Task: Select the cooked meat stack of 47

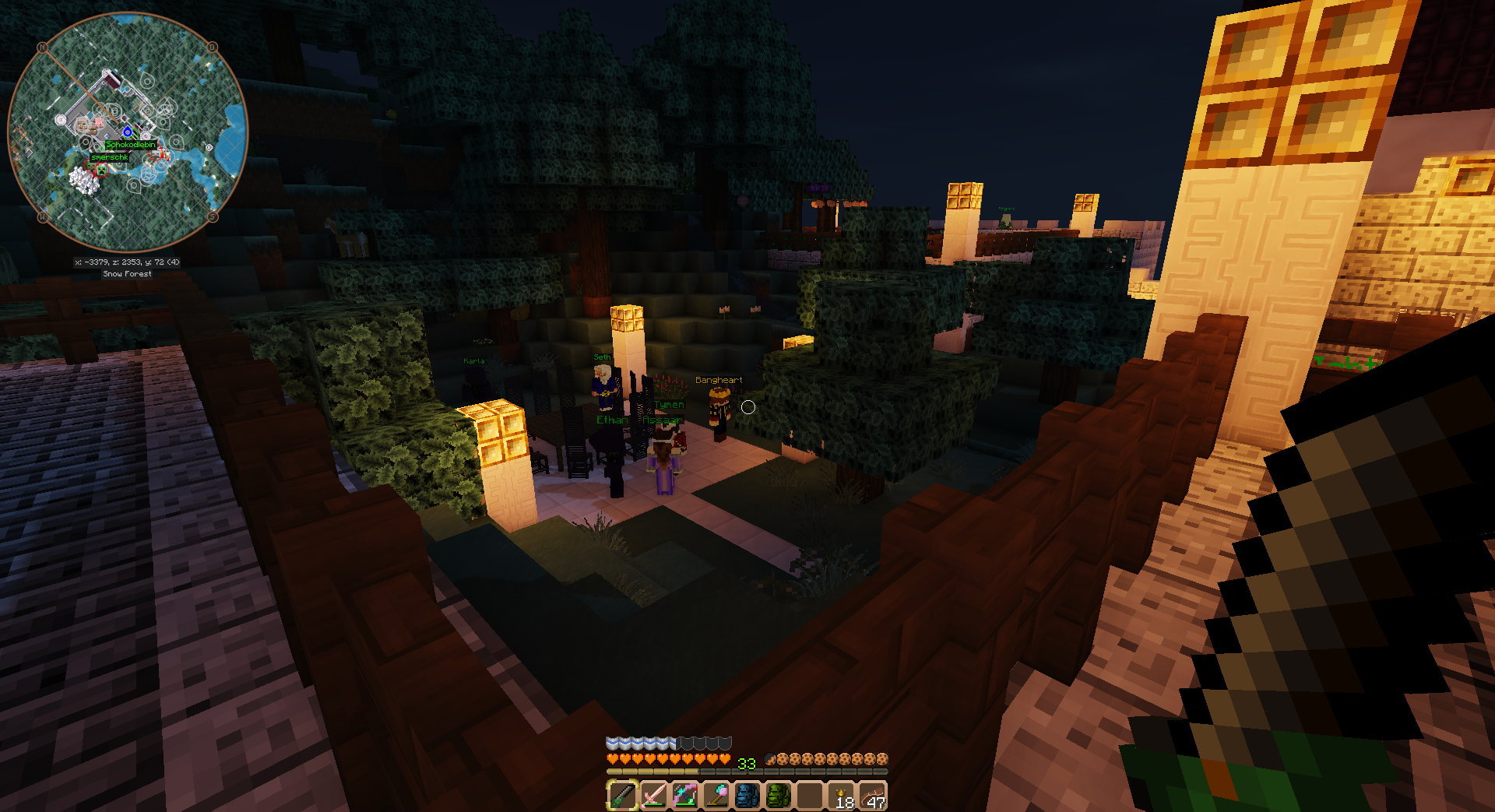Action: 873,796
